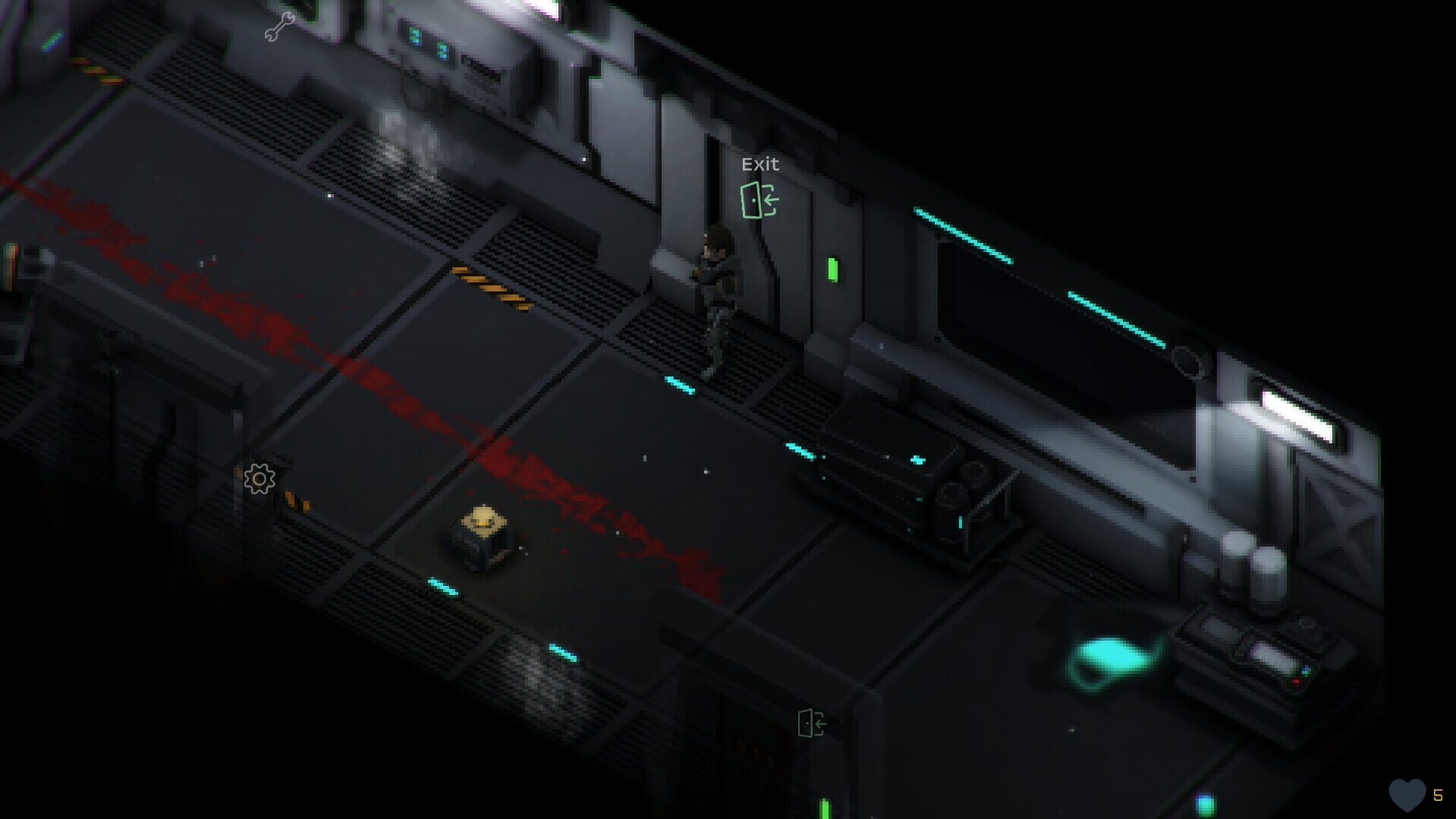Open the lower door using its door icon
This screenshot has width=1456, height=819.
811,722
